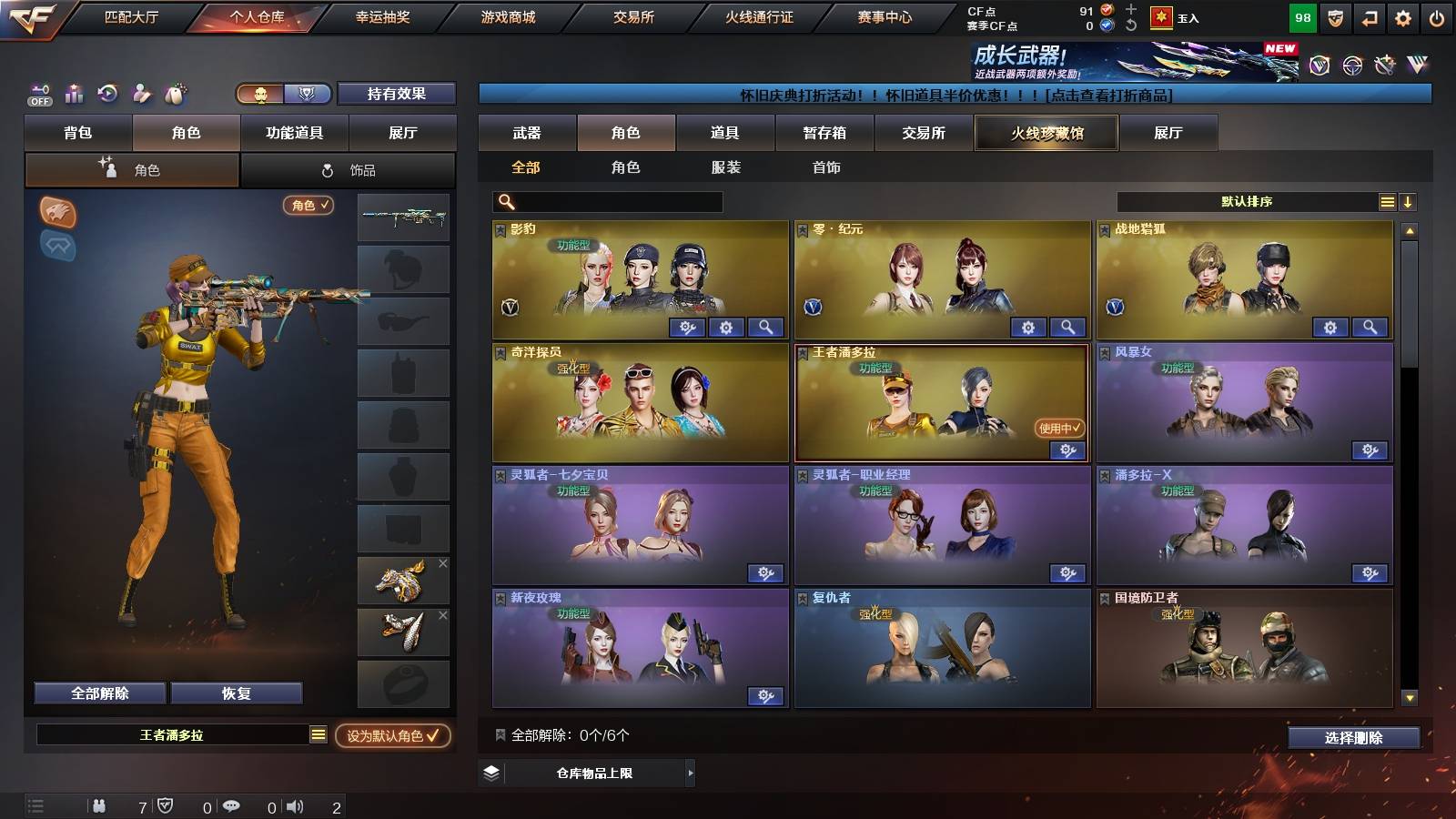Click the return arrow icon top right
The height and width of the screenshot is (819, 1456).
coord(1368,15)
